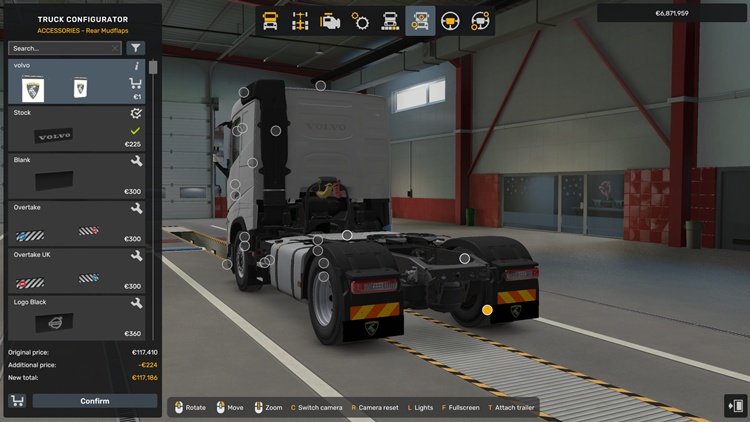Choose the Stock mudflap option
Image resolution: width=750 pixels, height=422 pixels.
[70, 130]
